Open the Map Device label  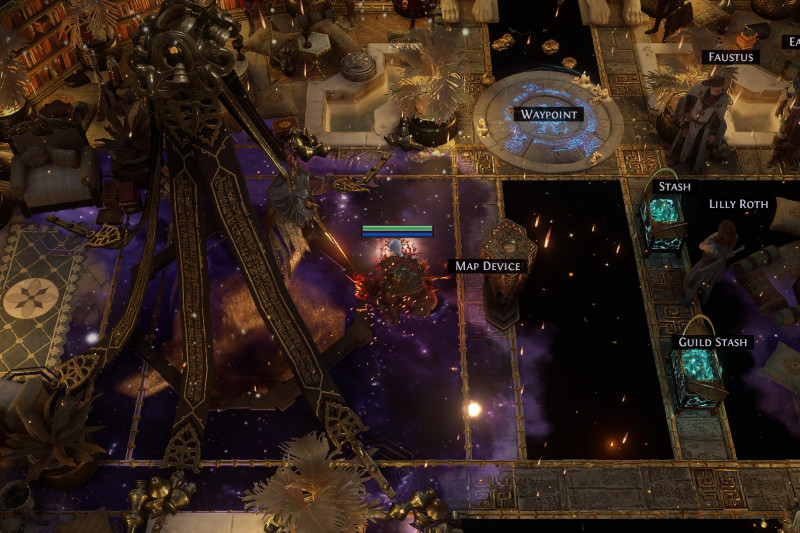pos(487,266)
